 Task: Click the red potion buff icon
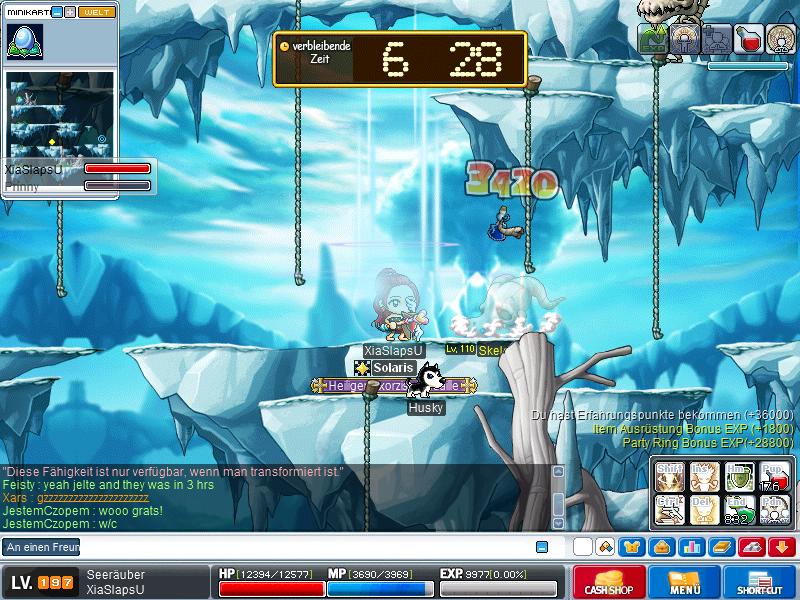(x=748, y=39)
